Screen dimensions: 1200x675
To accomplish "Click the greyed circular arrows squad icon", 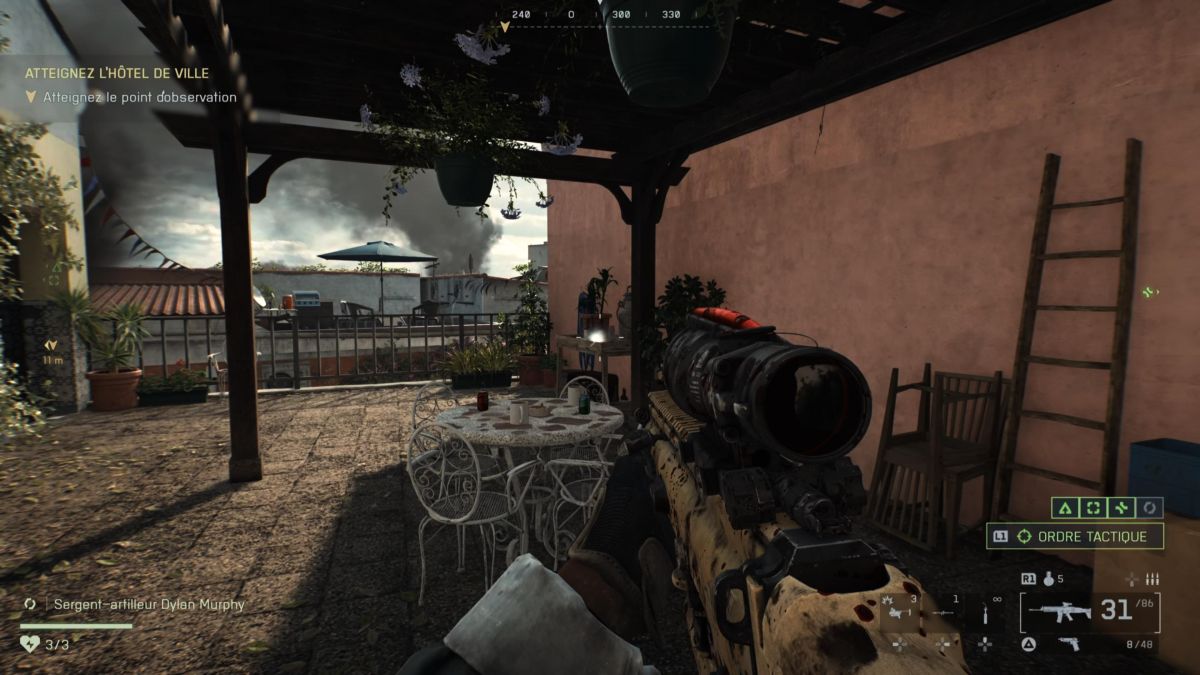I will 1150,508.
